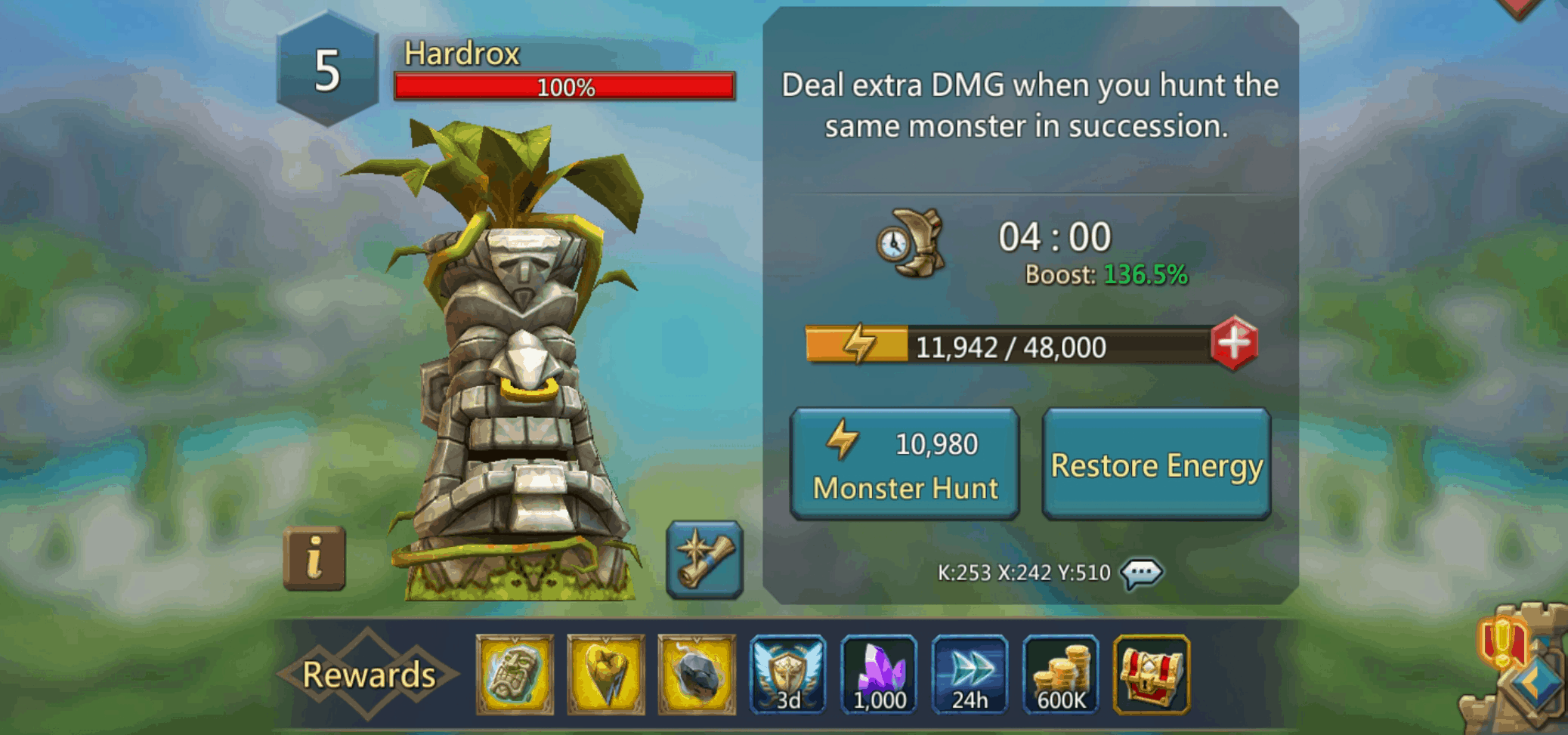Tap the Hardrox health bar

coord(564,89)
